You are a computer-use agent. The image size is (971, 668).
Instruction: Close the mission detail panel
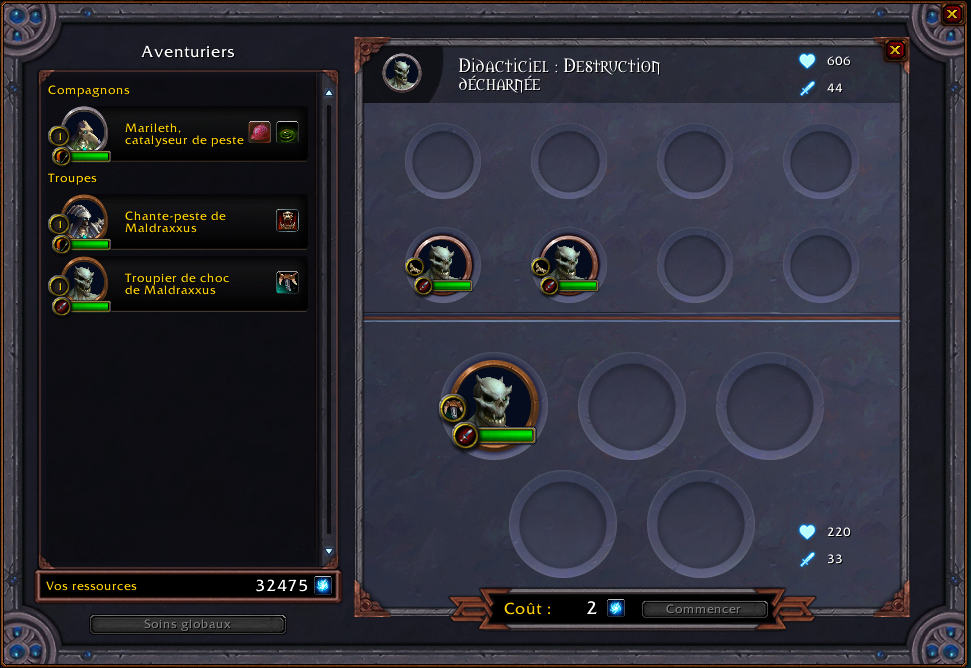pyautogui.click(x=895, y=50)
